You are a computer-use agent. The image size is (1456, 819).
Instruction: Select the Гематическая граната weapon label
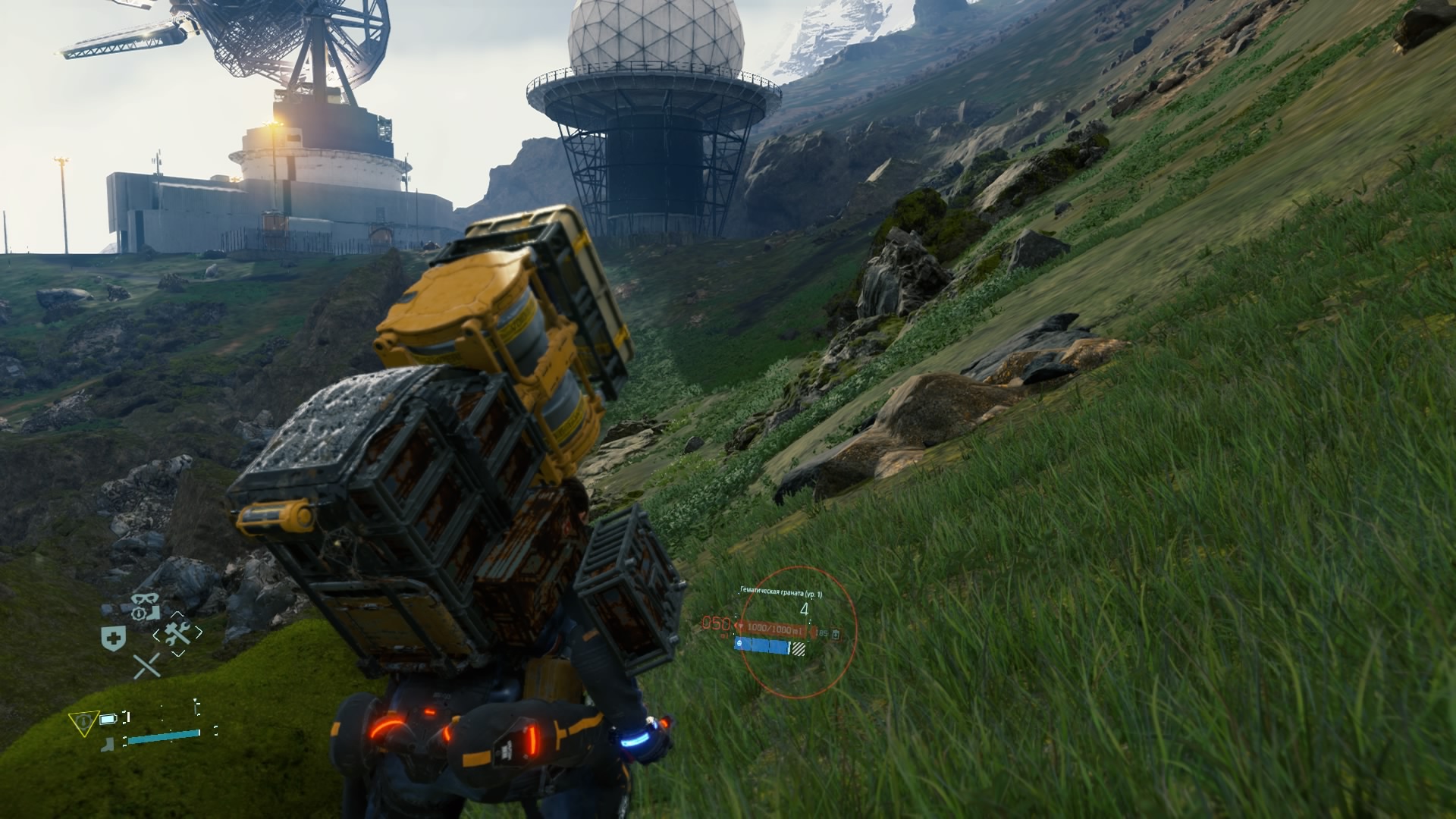pos(781,595)
